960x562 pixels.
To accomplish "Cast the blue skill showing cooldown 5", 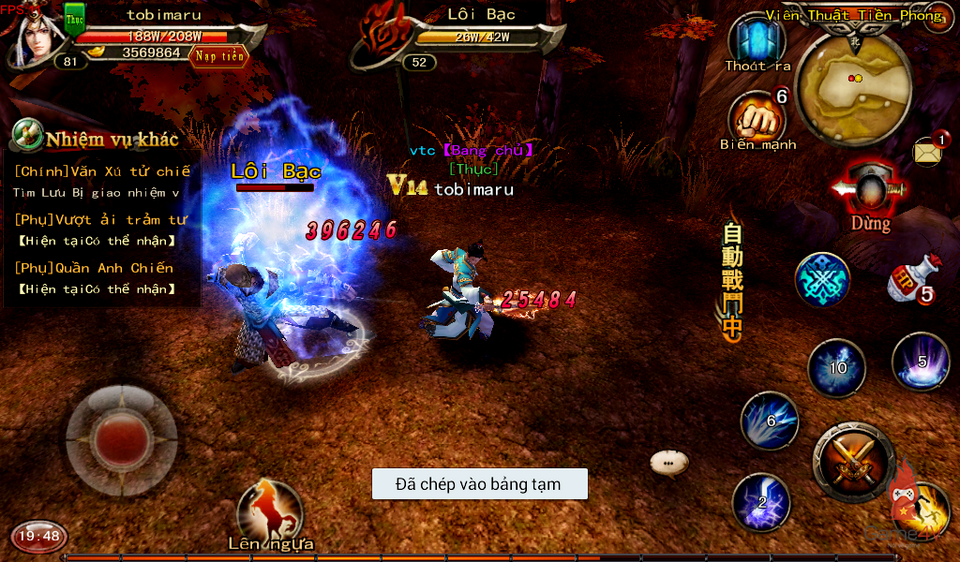I will pos(920,361).
